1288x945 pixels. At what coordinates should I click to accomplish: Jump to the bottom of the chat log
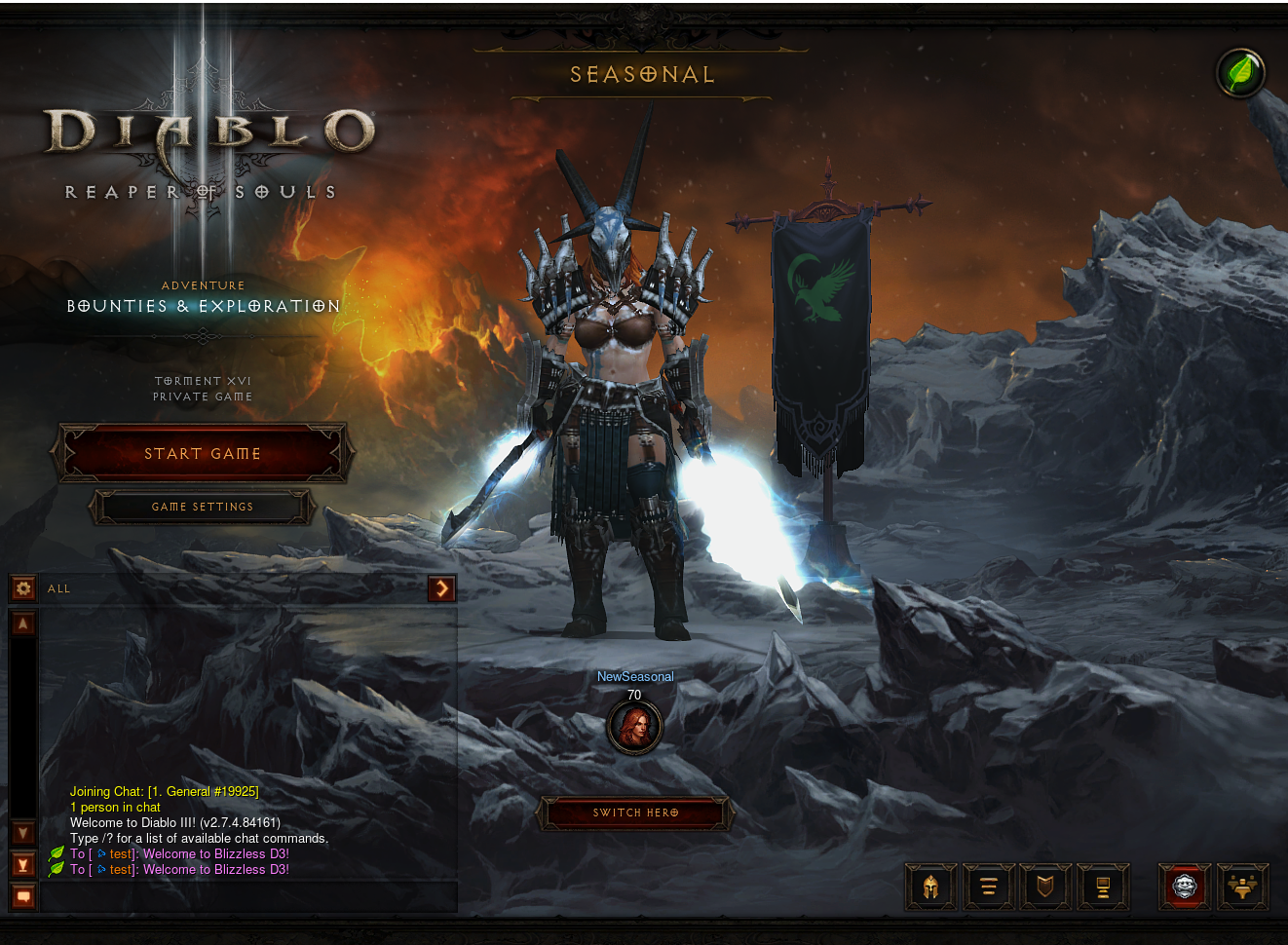[23, 864]
